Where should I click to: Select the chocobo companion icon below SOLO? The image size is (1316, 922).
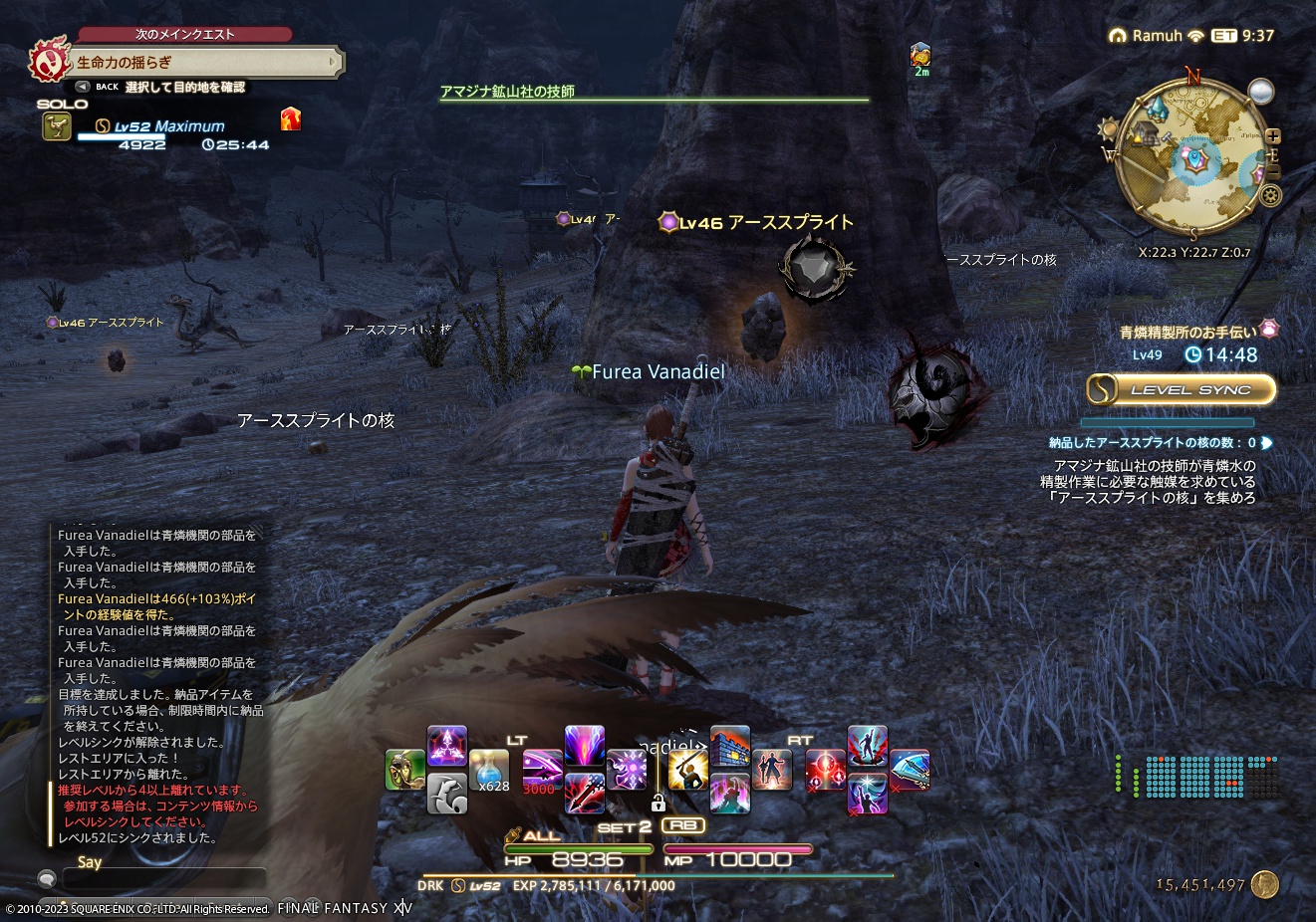tap(57, 127)
